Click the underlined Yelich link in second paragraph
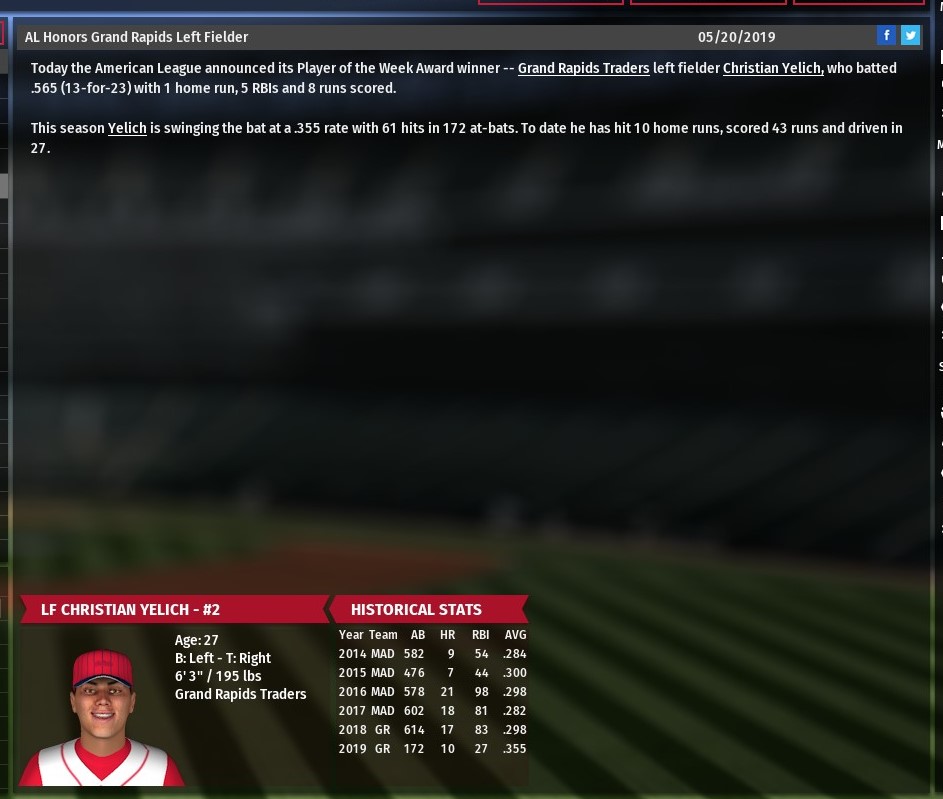Image resolution: width=943 pixels, height=799 pixels. (x=127, y=129)
